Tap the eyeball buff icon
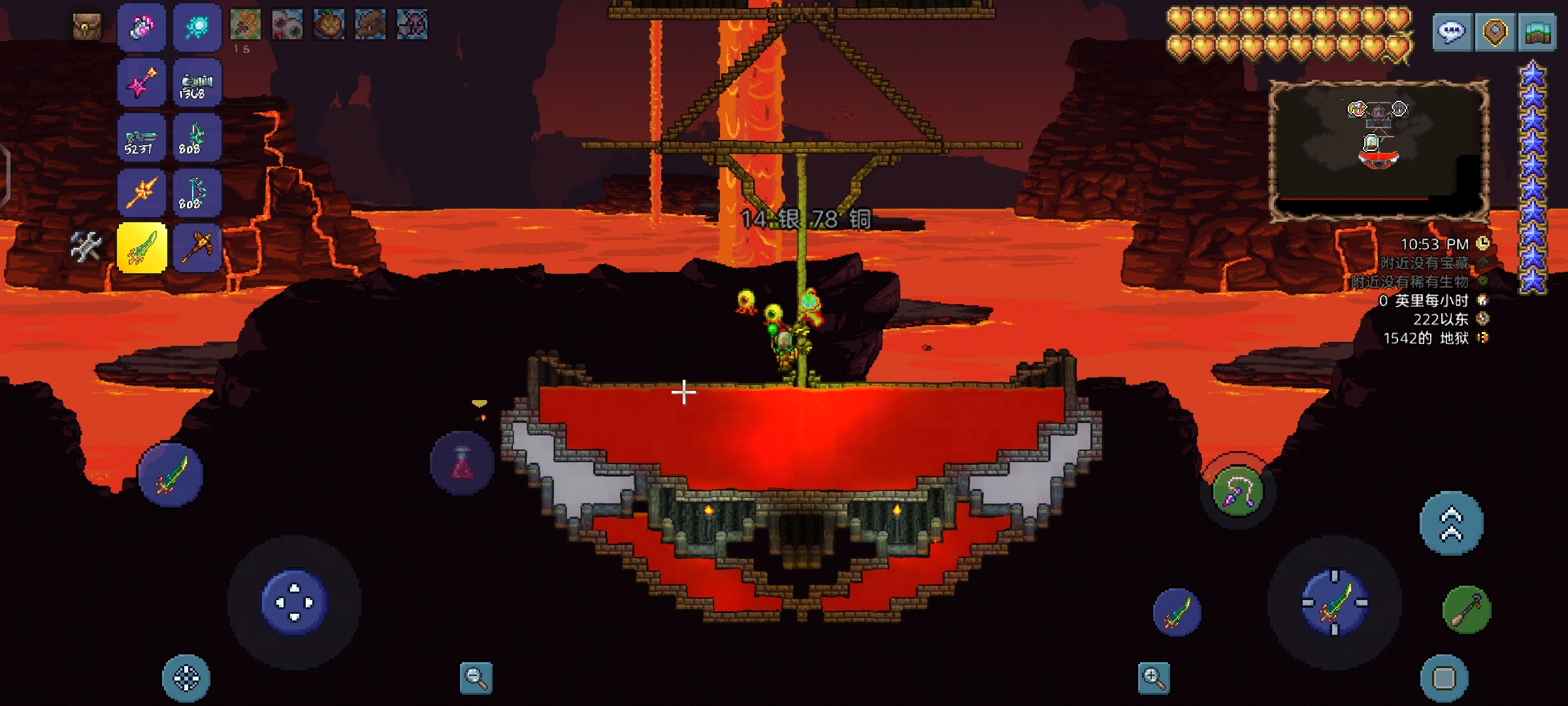This screenshot has height=706, width=1568. coord(287,25)
